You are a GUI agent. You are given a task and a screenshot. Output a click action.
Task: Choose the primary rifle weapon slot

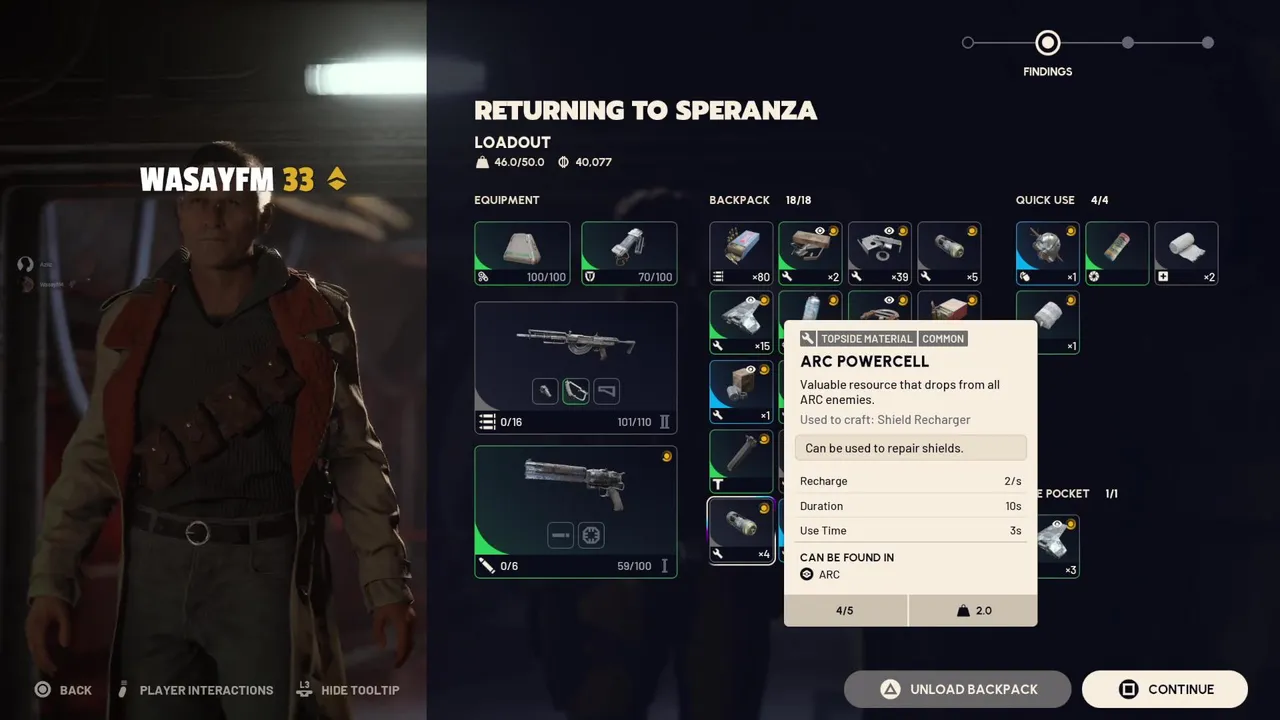tap(575, 367)
